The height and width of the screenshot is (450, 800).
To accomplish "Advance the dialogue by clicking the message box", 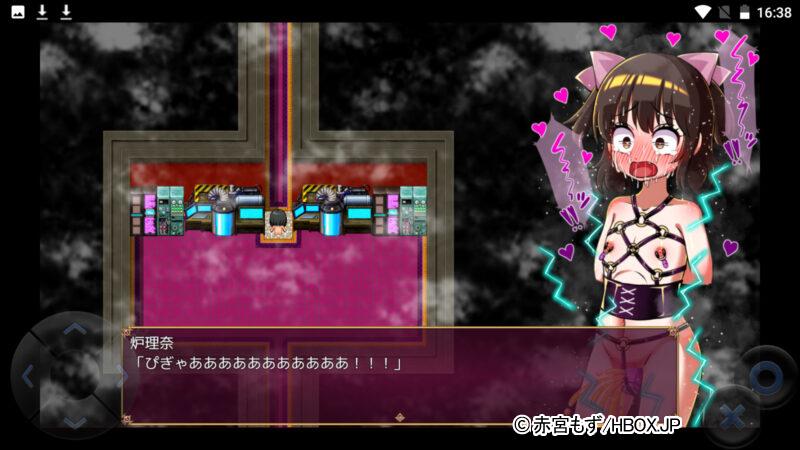I will [400, 375].
